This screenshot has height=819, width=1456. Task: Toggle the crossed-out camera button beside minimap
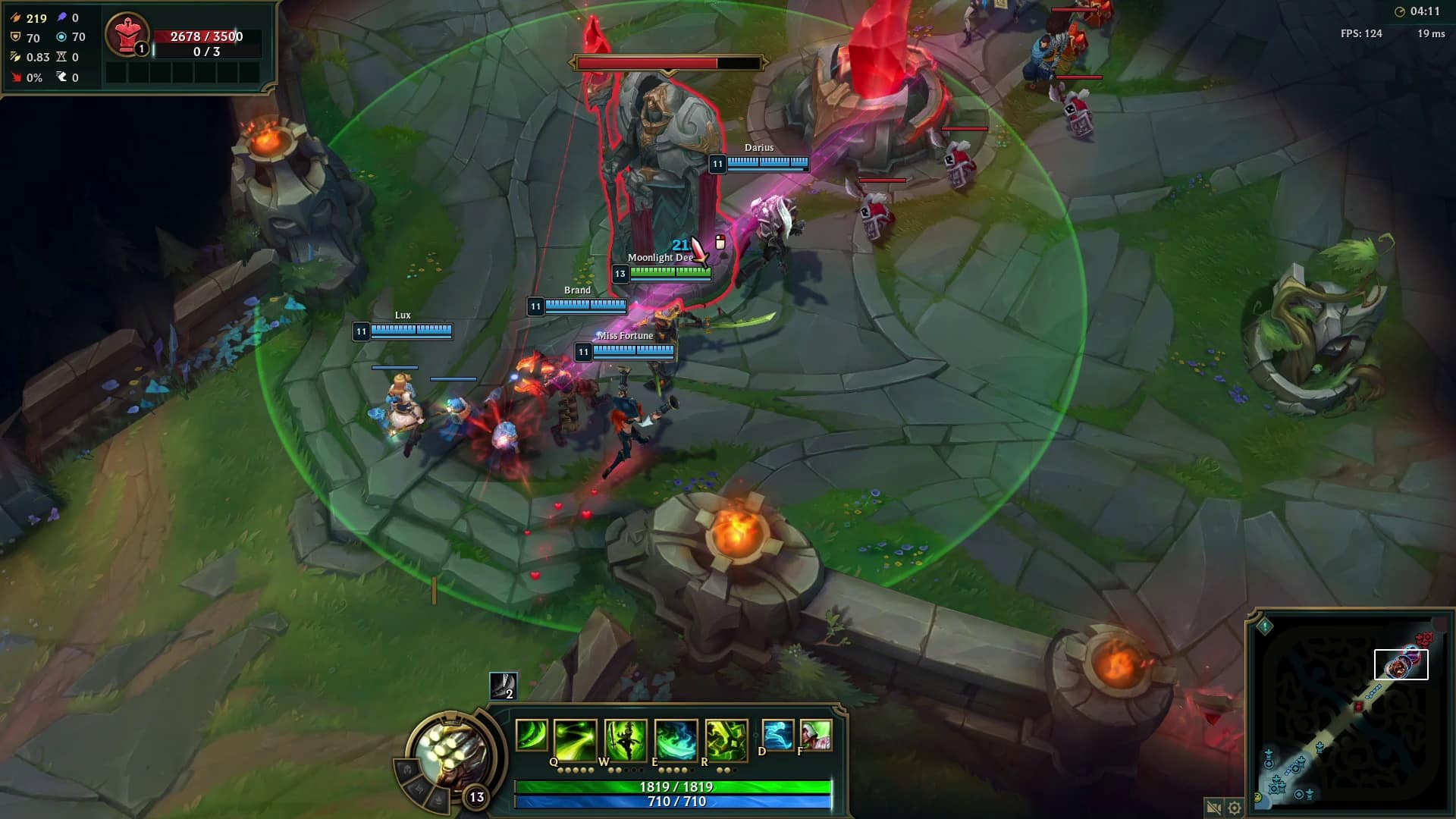tap(1213, 808)
